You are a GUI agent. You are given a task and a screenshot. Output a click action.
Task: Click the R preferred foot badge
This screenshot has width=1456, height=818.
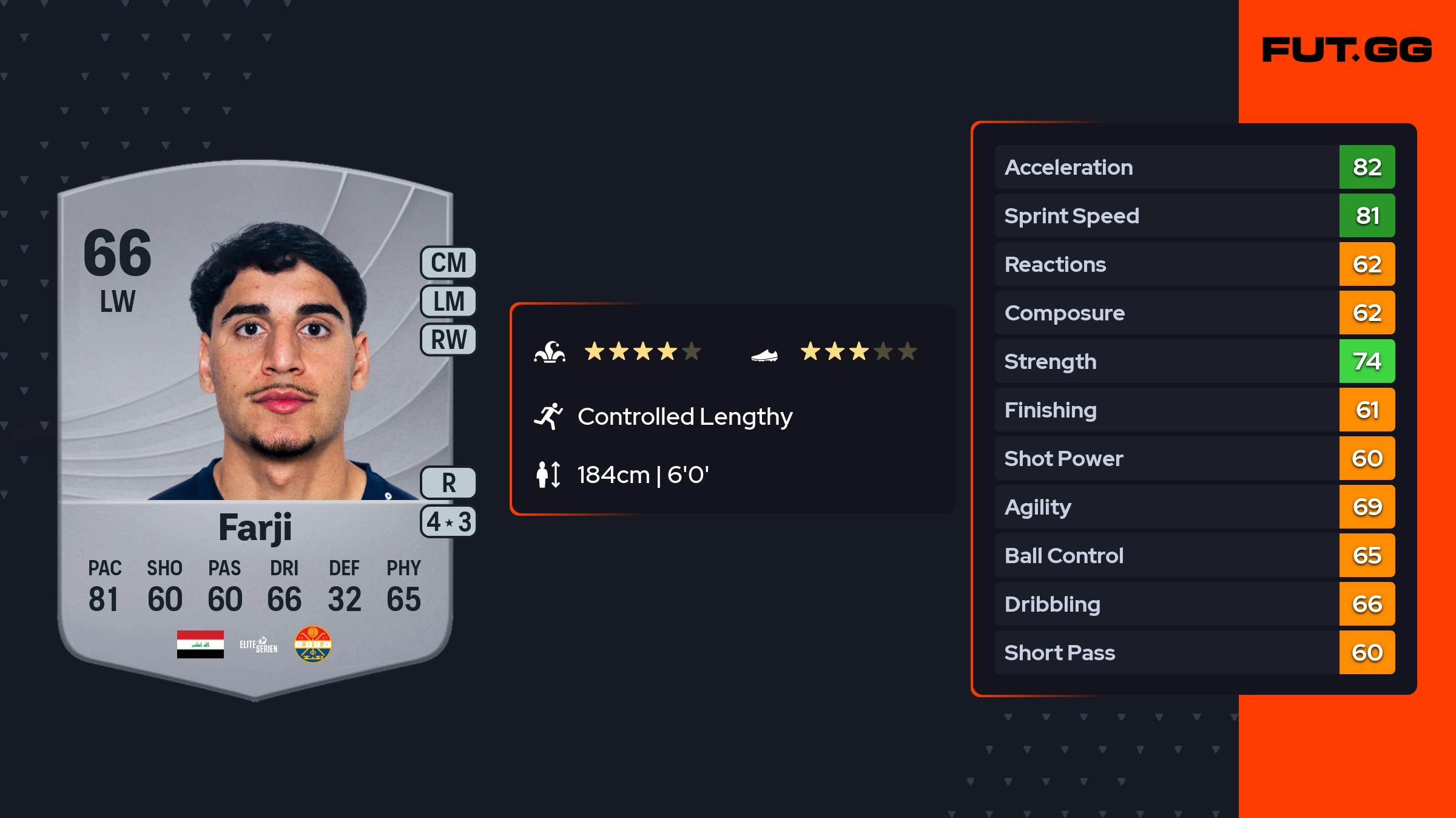coord(448,483)
